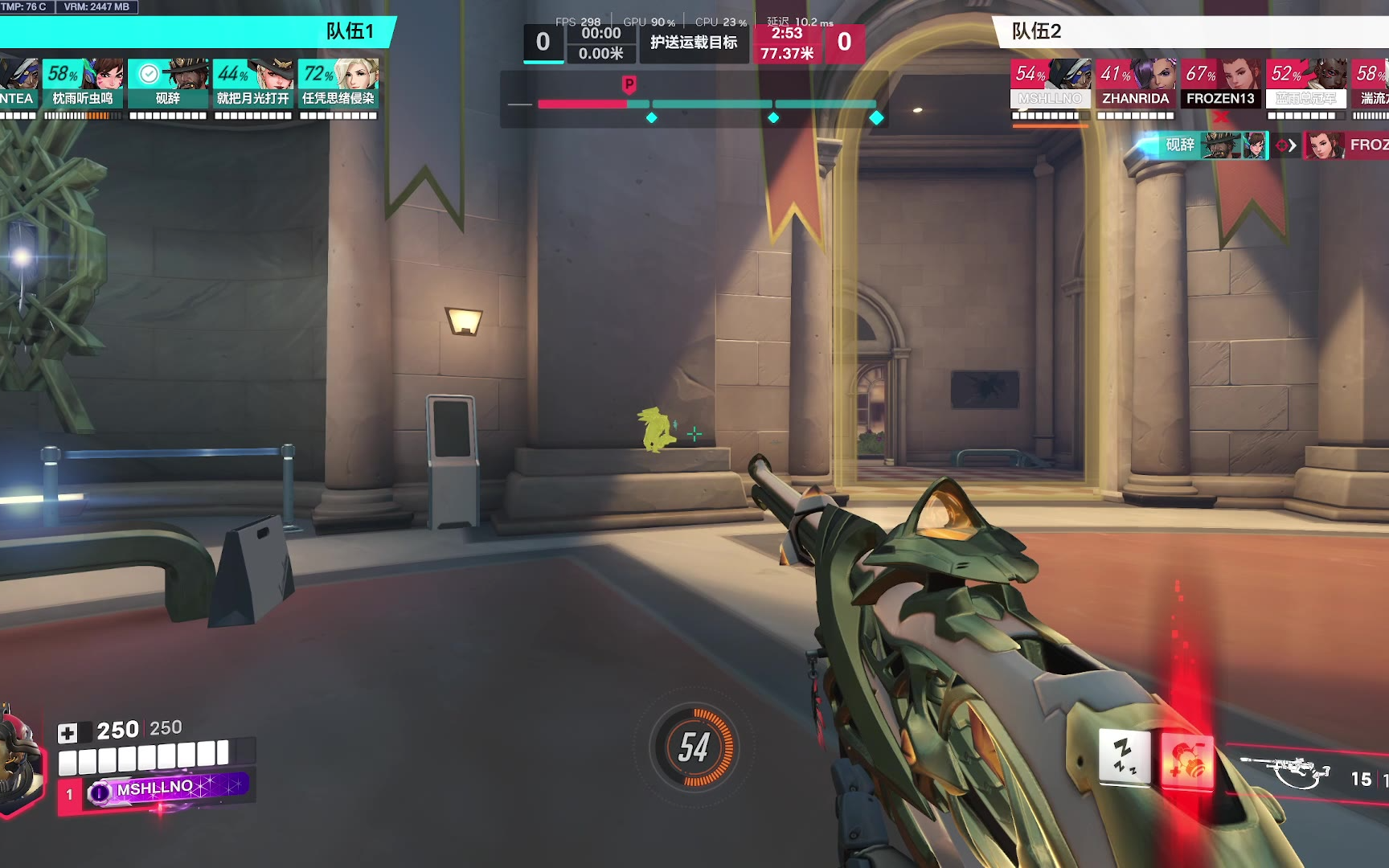The width and height of the screenshot is (1389, 868).
Task: Select the Cassidy player card 砚辞
Action: tap(168, 84)
